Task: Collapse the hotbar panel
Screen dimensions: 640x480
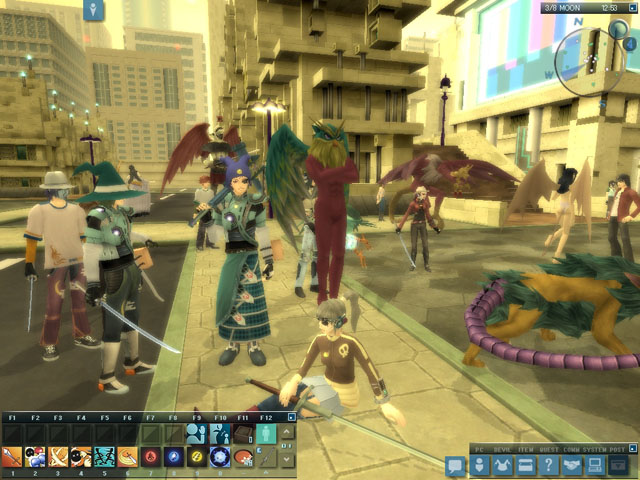Action: [291, 417]
